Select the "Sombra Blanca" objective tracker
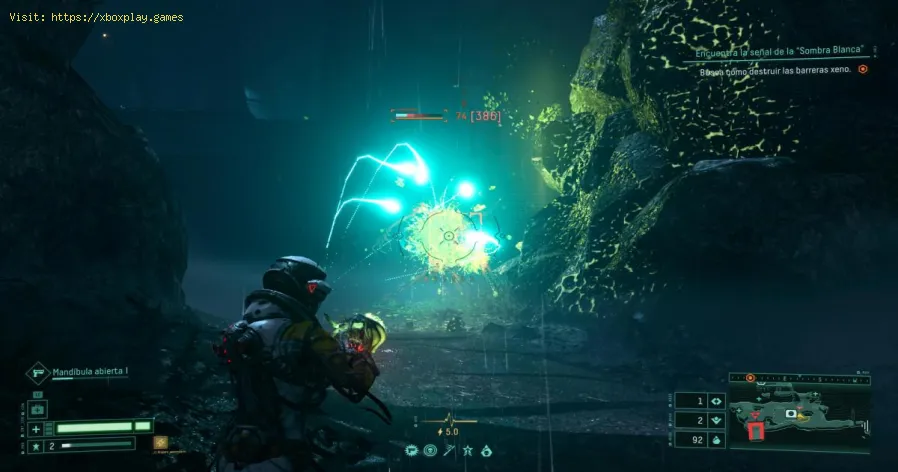This screenshot has width=898, height=472. [x=779, y=51]
